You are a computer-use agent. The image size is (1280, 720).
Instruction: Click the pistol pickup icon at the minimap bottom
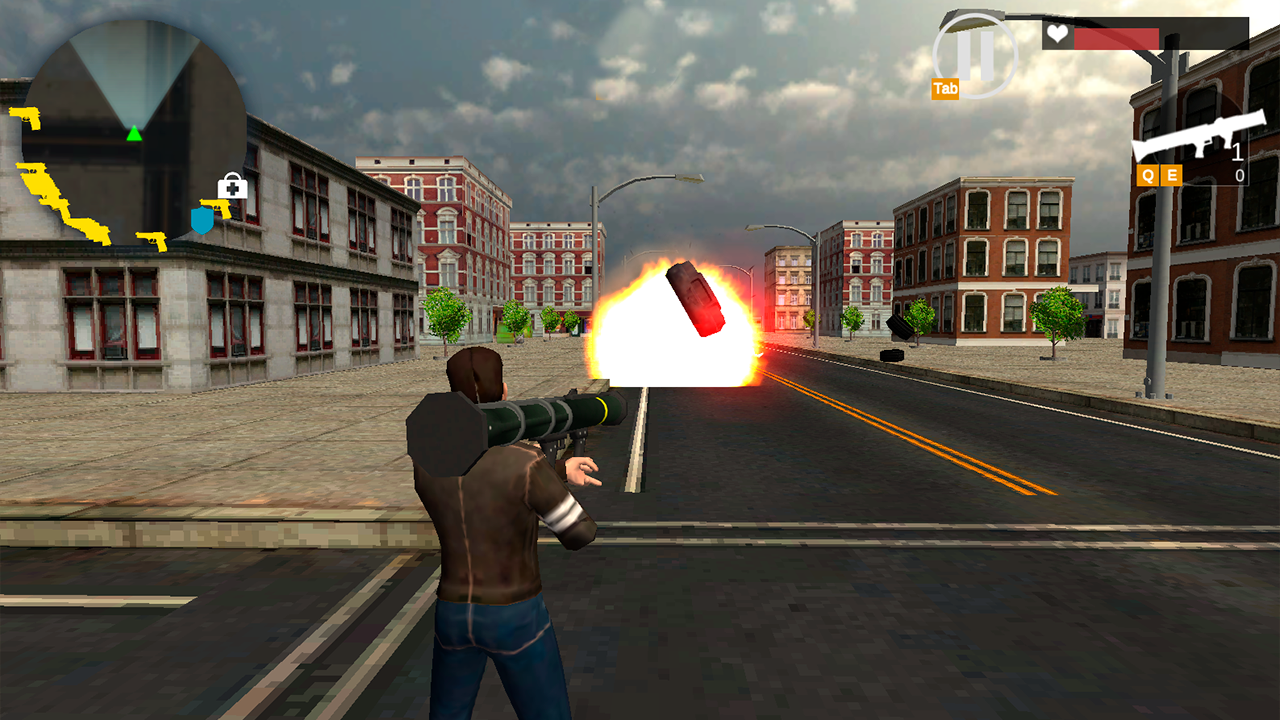coord(151,240)
